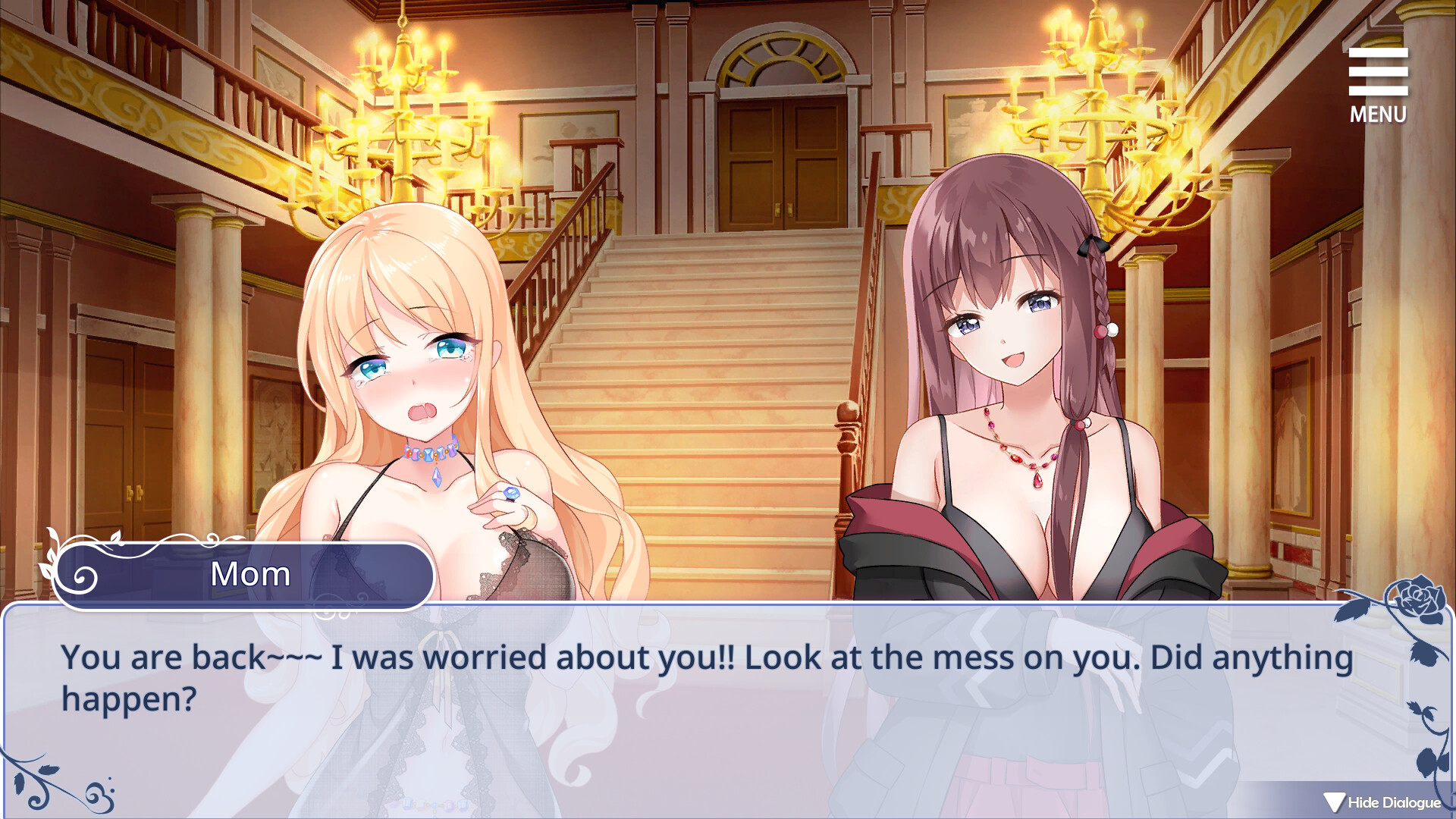Collapse the text window via the triangle control

click(x=1335, y=800)
